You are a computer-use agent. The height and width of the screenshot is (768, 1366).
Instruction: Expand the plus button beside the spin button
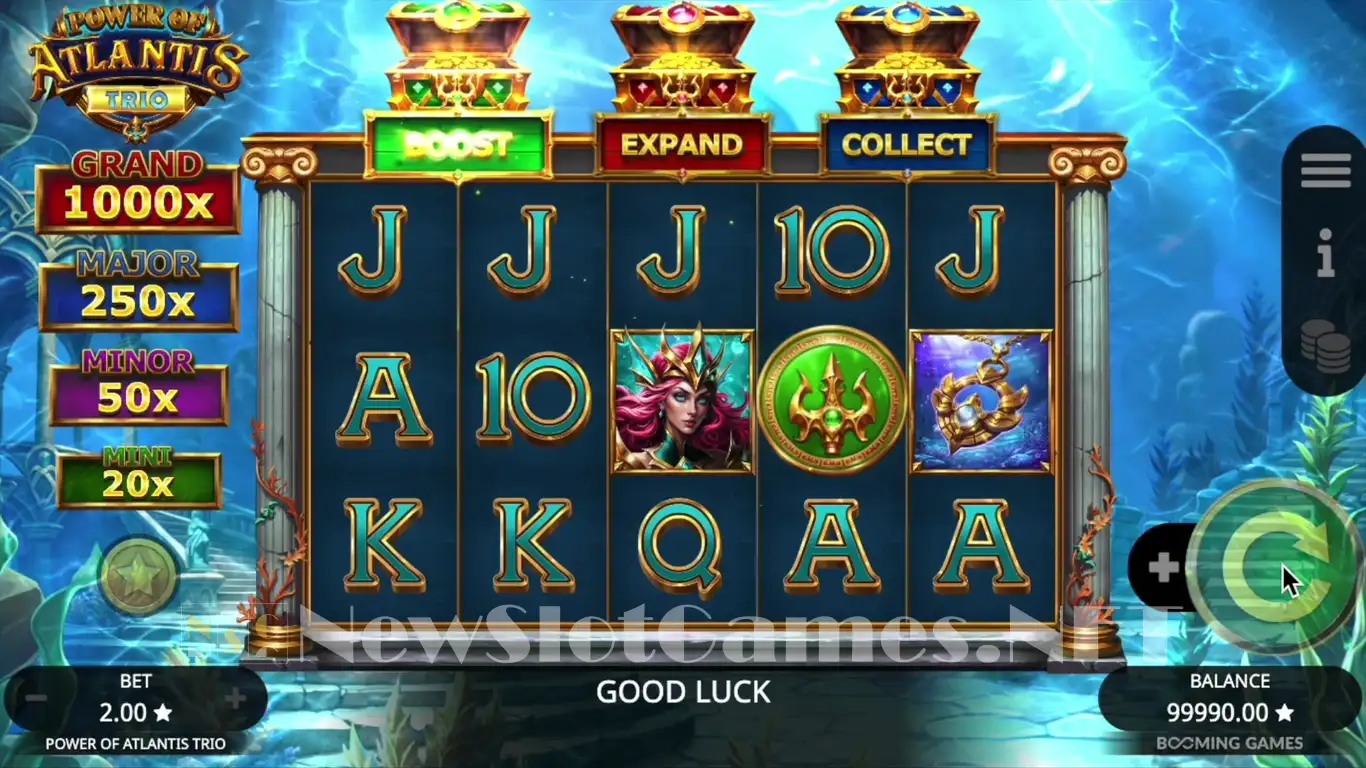1162,568
